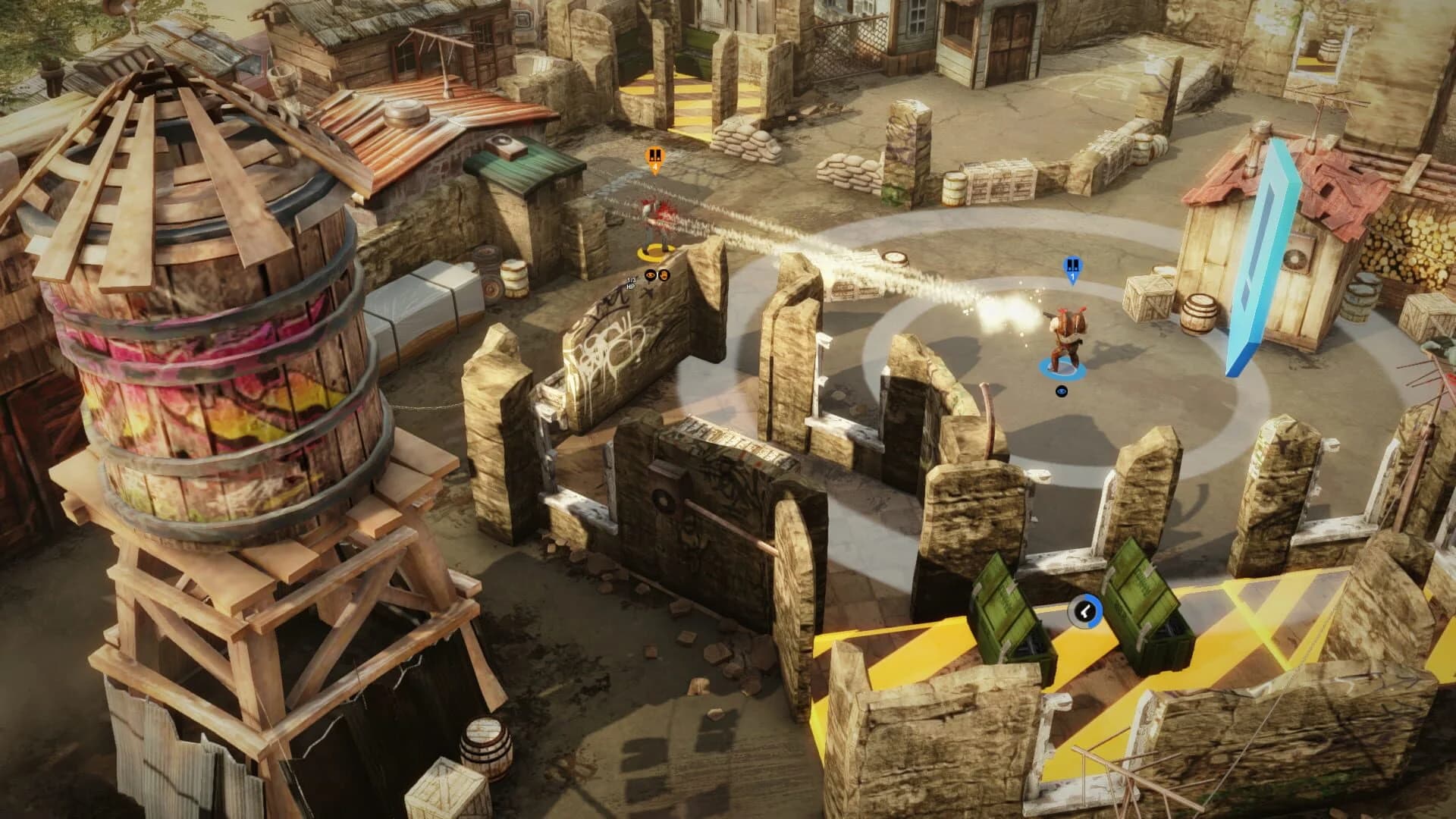Open the weapon pickup on the yellow hazard stripe

pos(1085,611)
